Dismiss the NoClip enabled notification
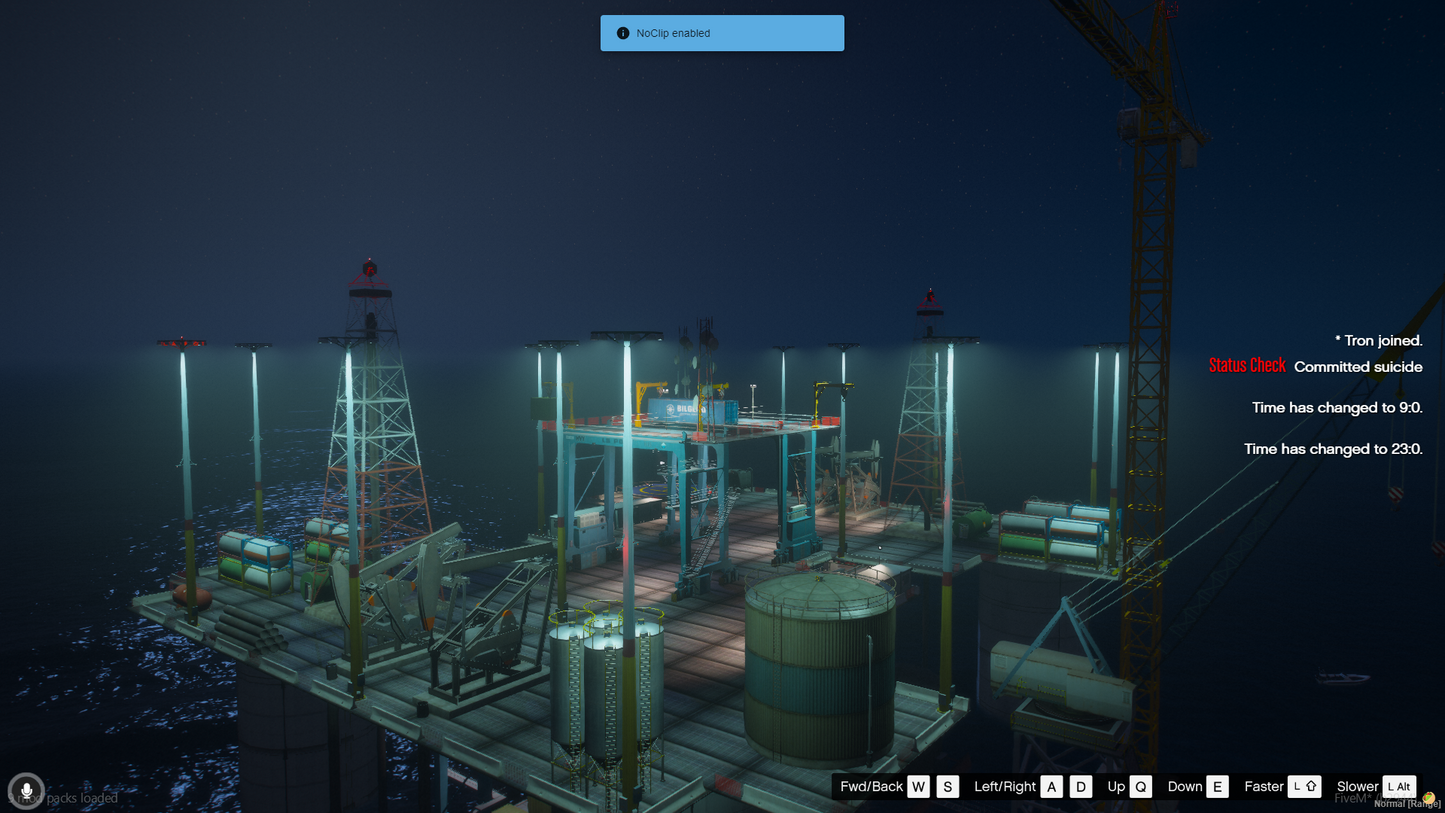 click(721, 33)
